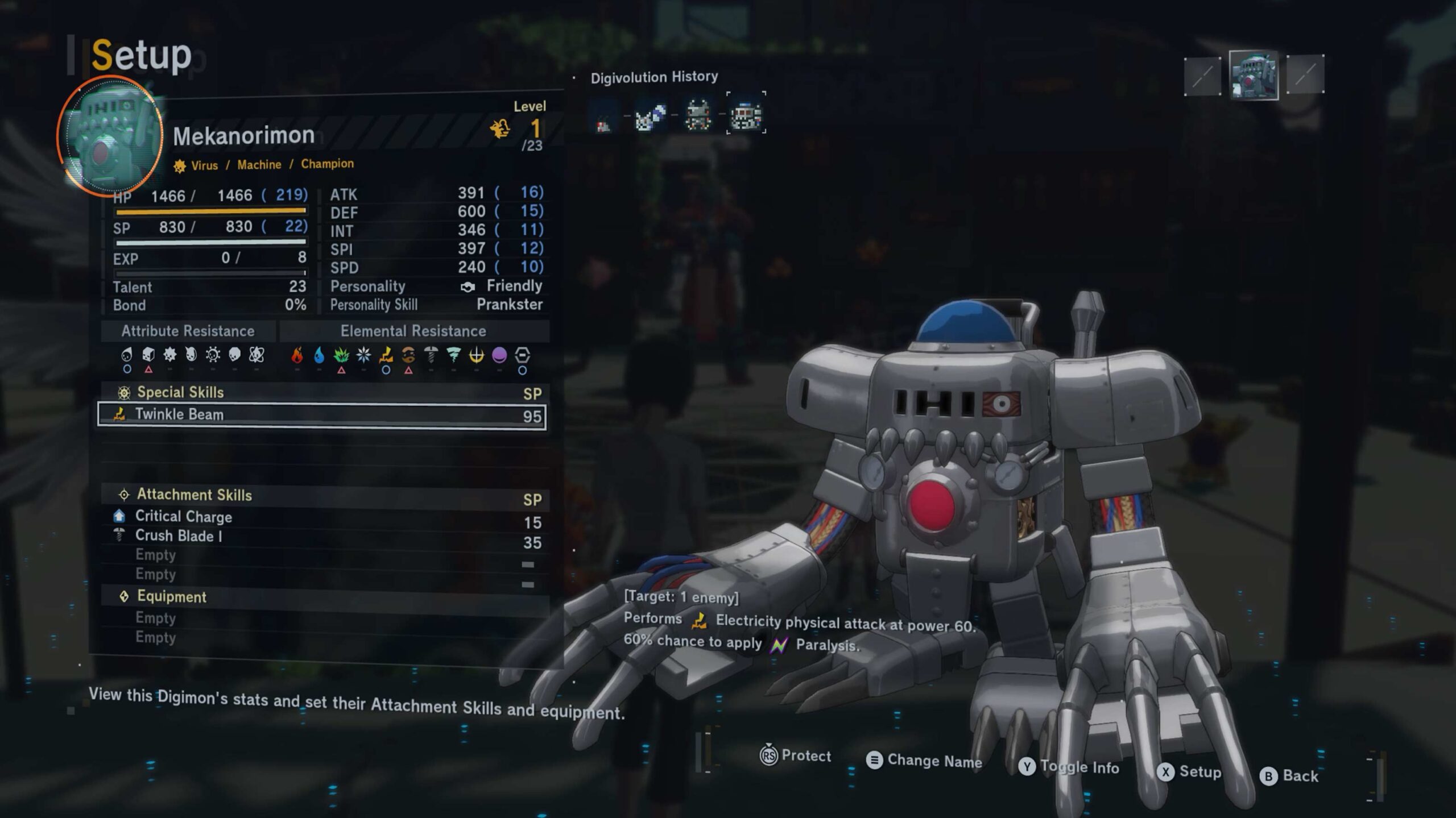Activate Toggle Info
The image size is (1456, 818).
1069,767
